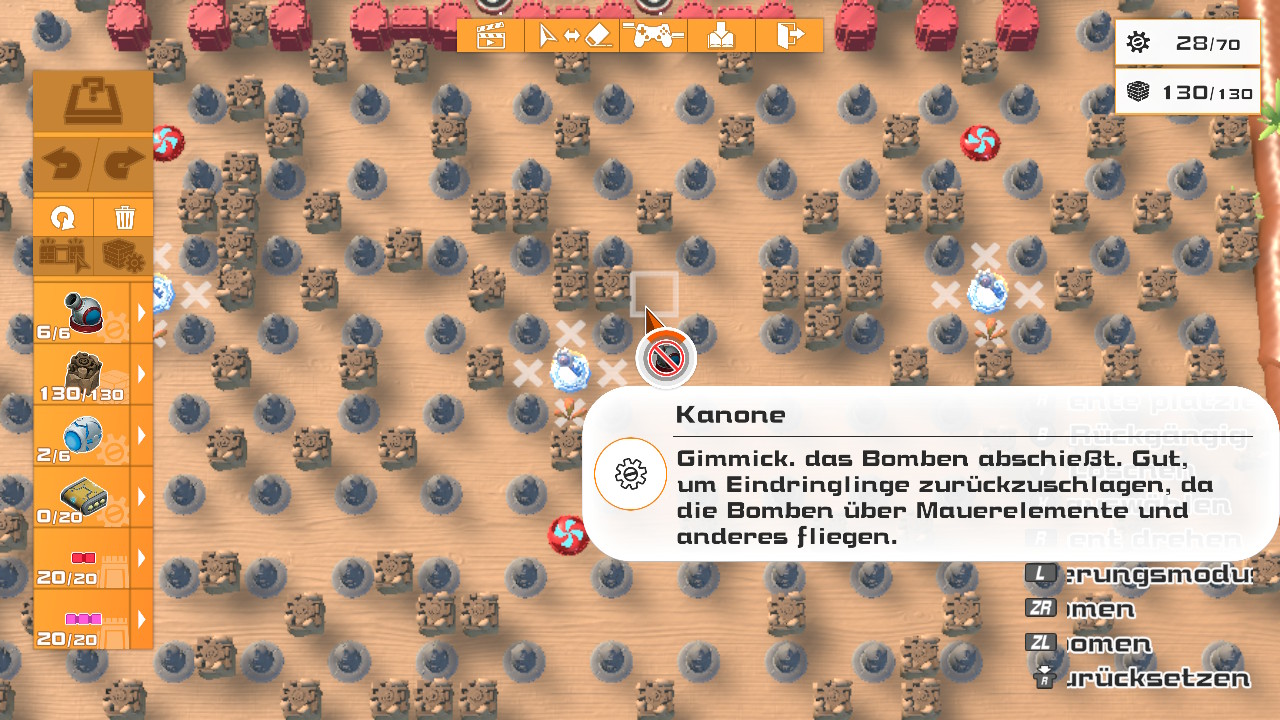Choose the blue orb gimmick slot
The image size is (1280, 720).
click(82, 435)
